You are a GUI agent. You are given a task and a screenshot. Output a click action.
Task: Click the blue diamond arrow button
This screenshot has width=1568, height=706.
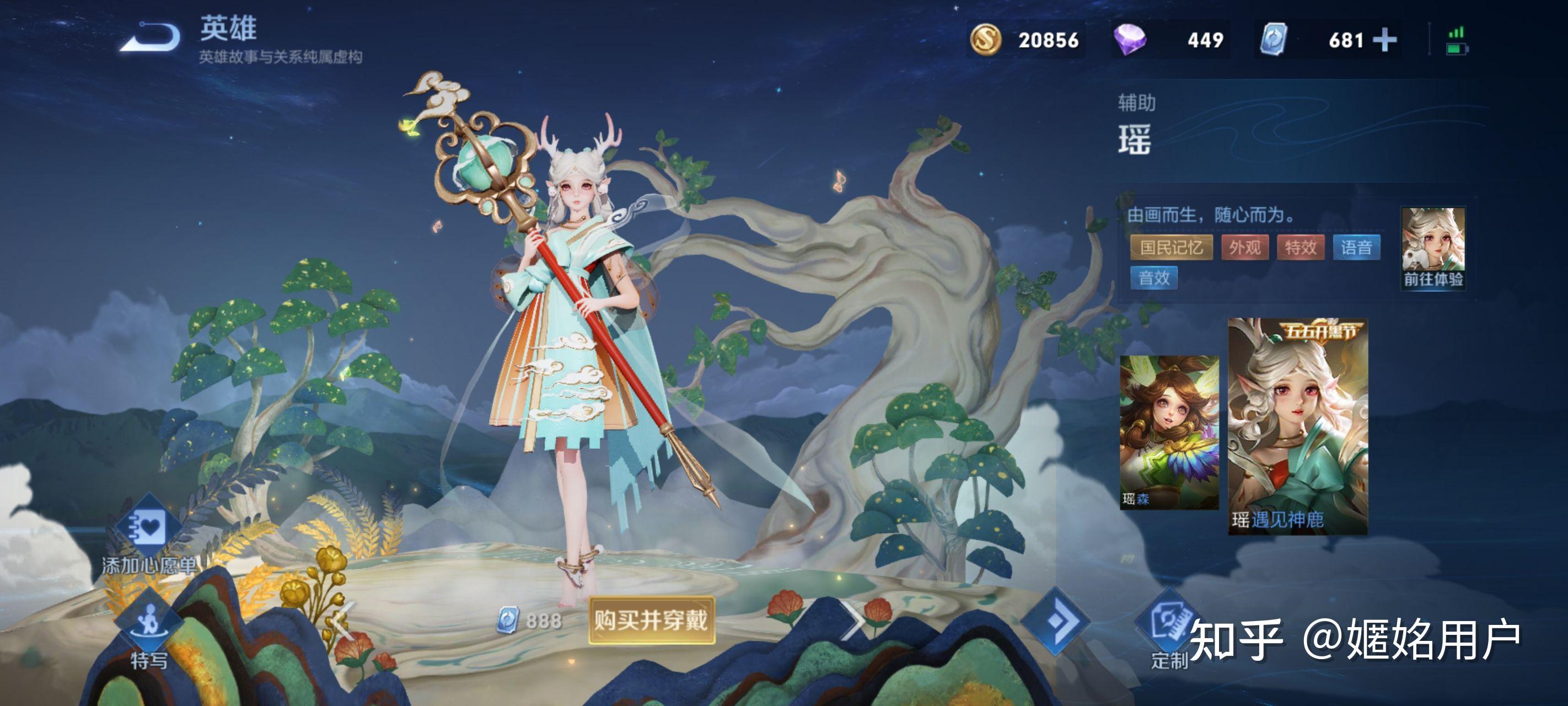1055,621
